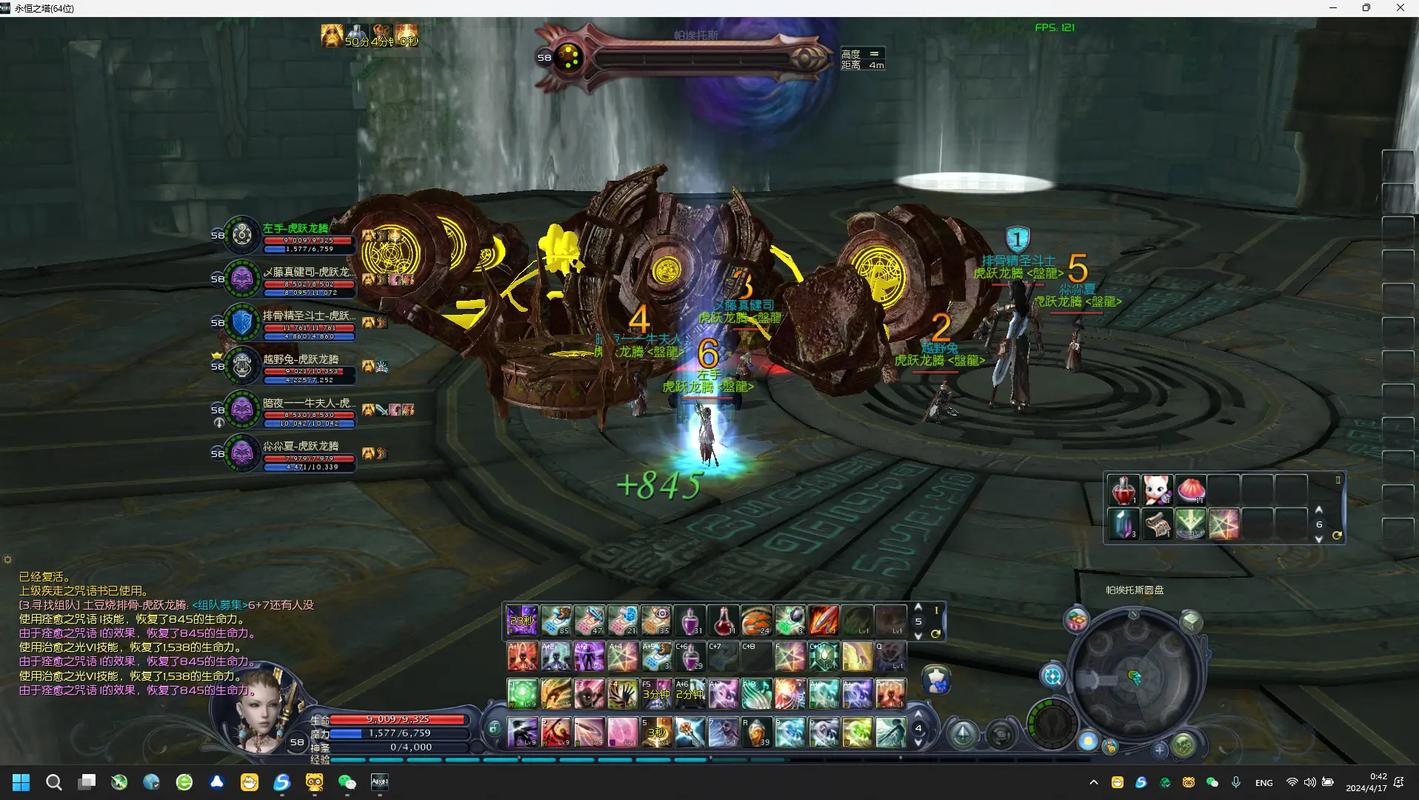Use the rolled scroll item slot

(x=1157, y=524)
